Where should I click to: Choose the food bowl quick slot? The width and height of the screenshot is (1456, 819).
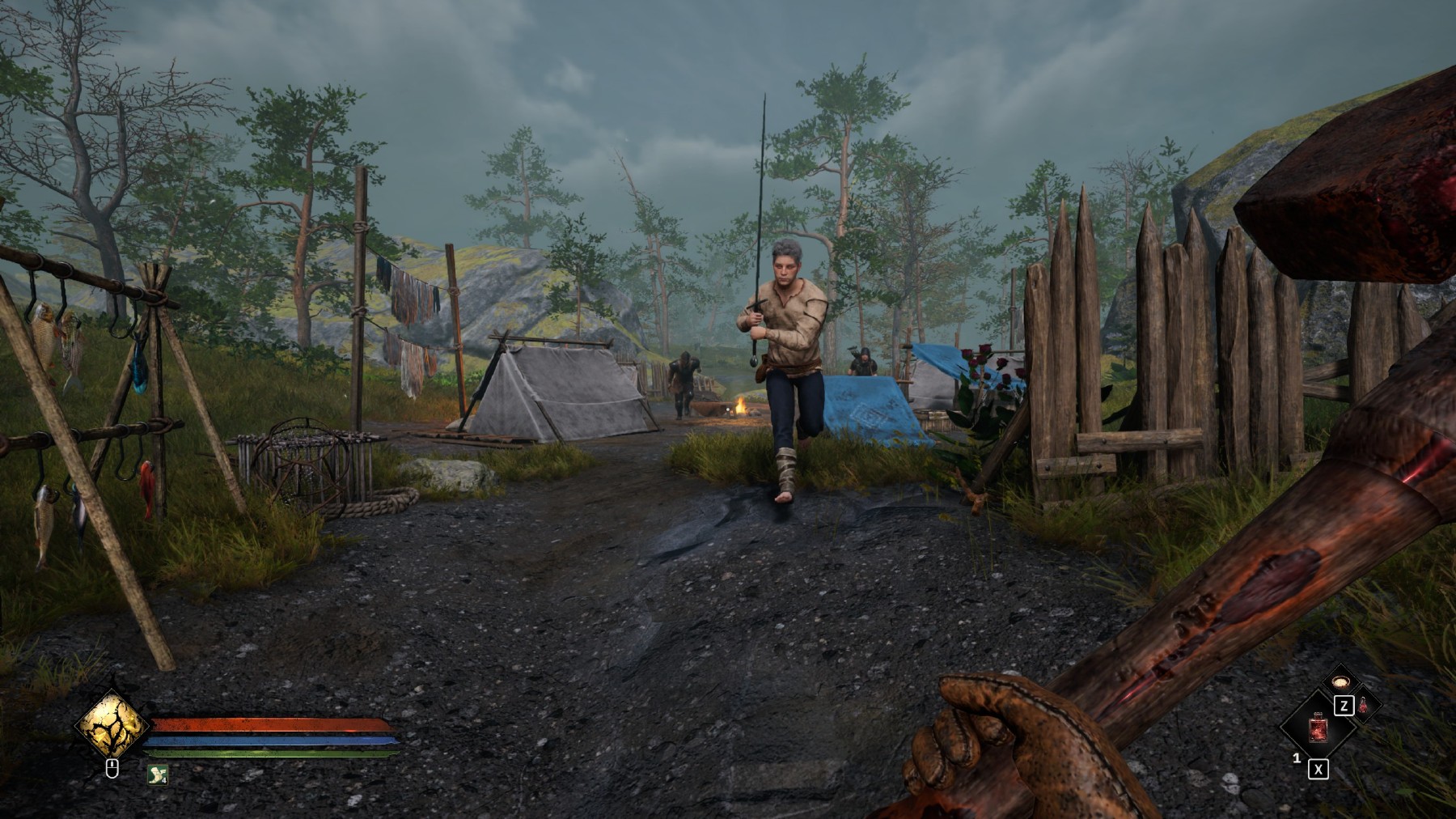(1340, 681)
